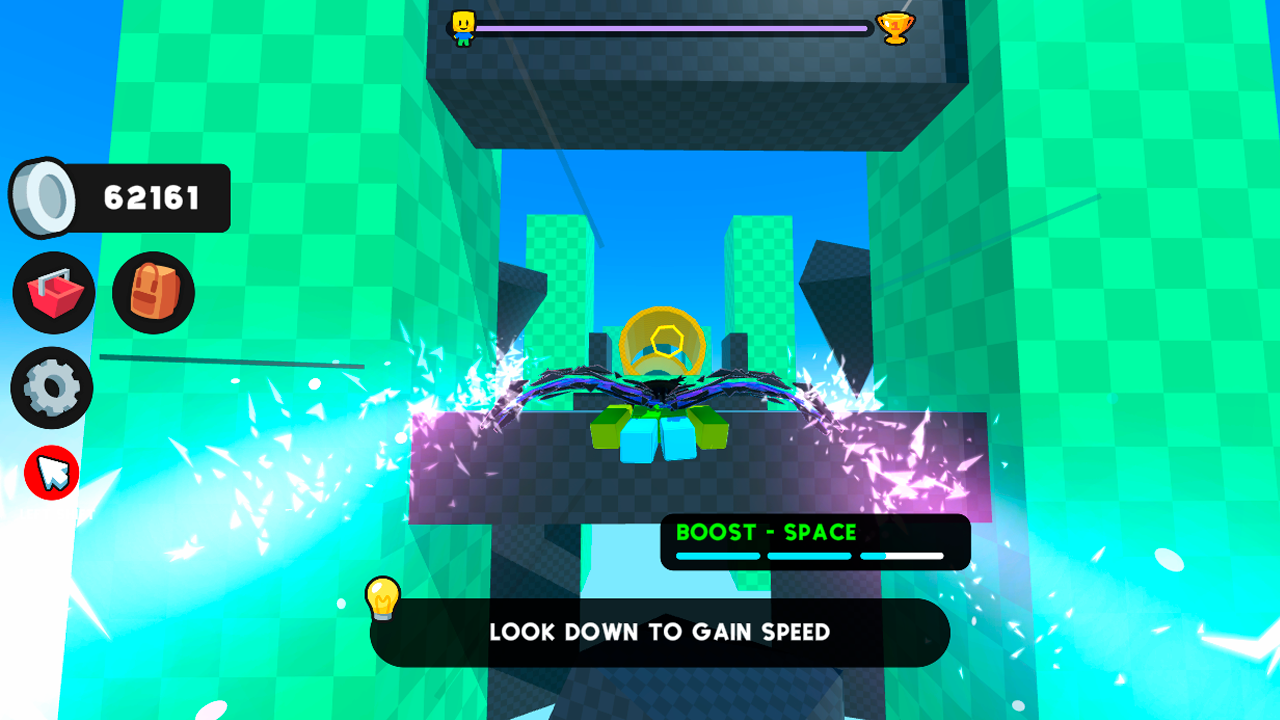
Task: Click the purple race progress bar at top
Action: (670, 29)
